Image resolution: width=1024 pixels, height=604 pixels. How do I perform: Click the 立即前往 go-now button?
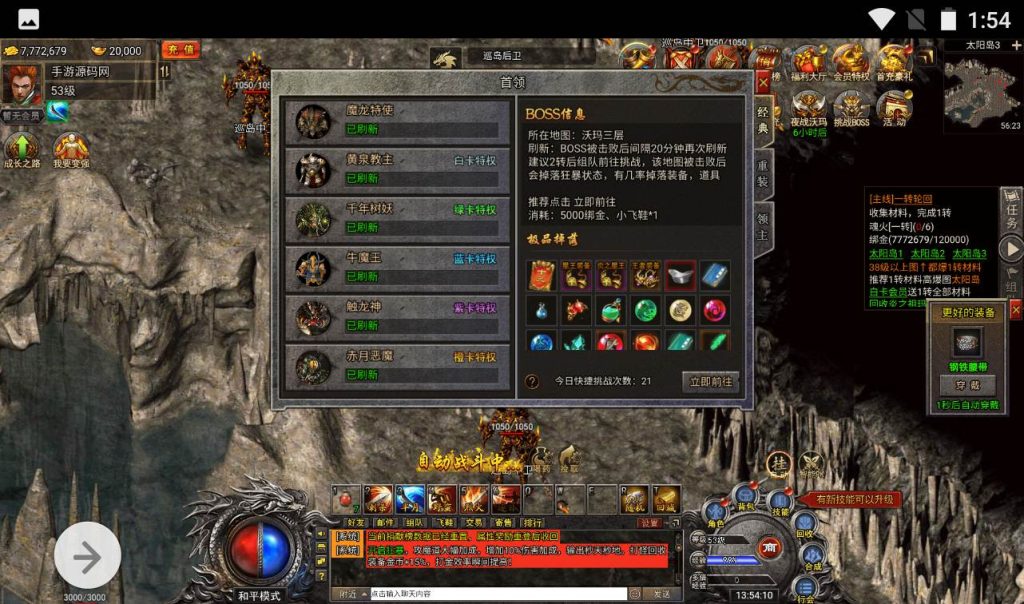(x=711, y=381)
